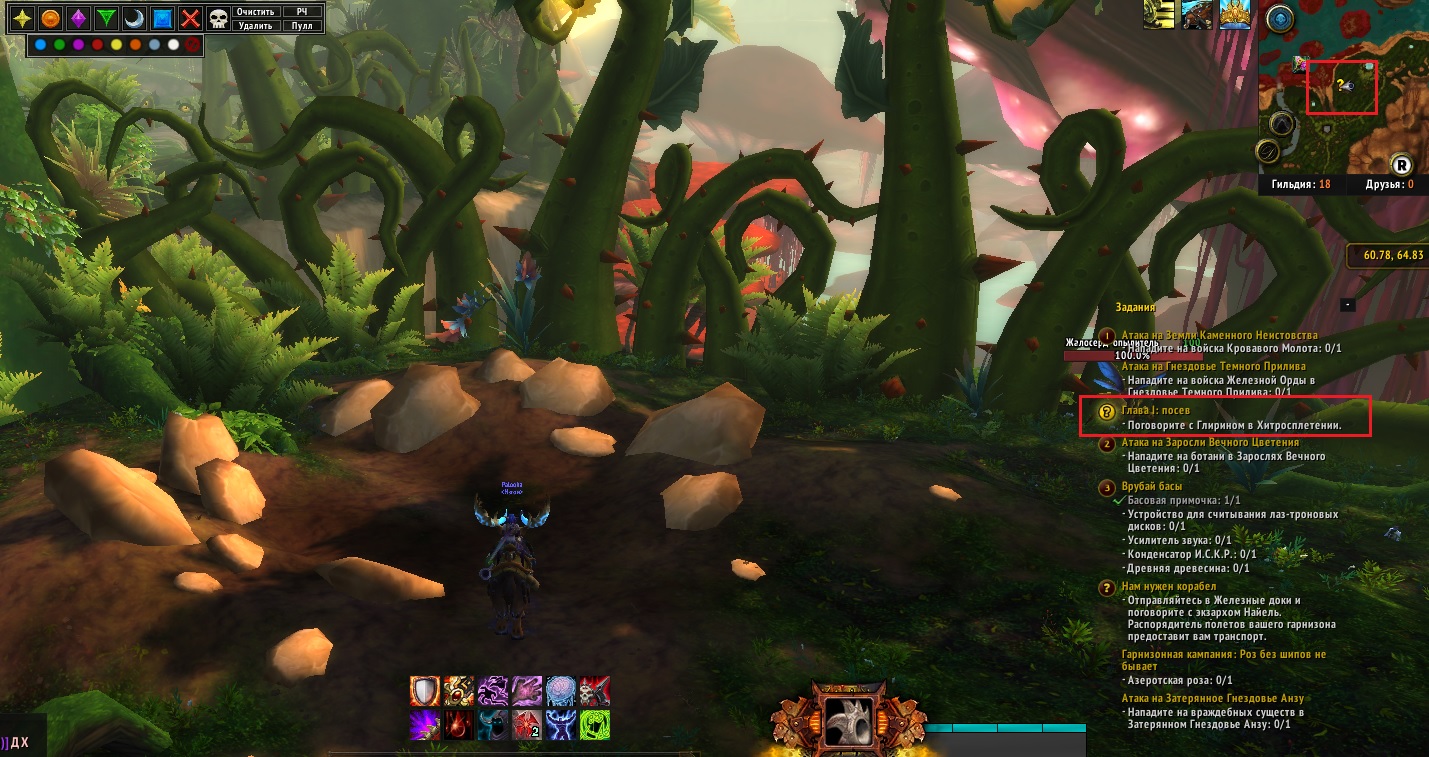Open the quest Глава I: посев

pos(1155,410)
